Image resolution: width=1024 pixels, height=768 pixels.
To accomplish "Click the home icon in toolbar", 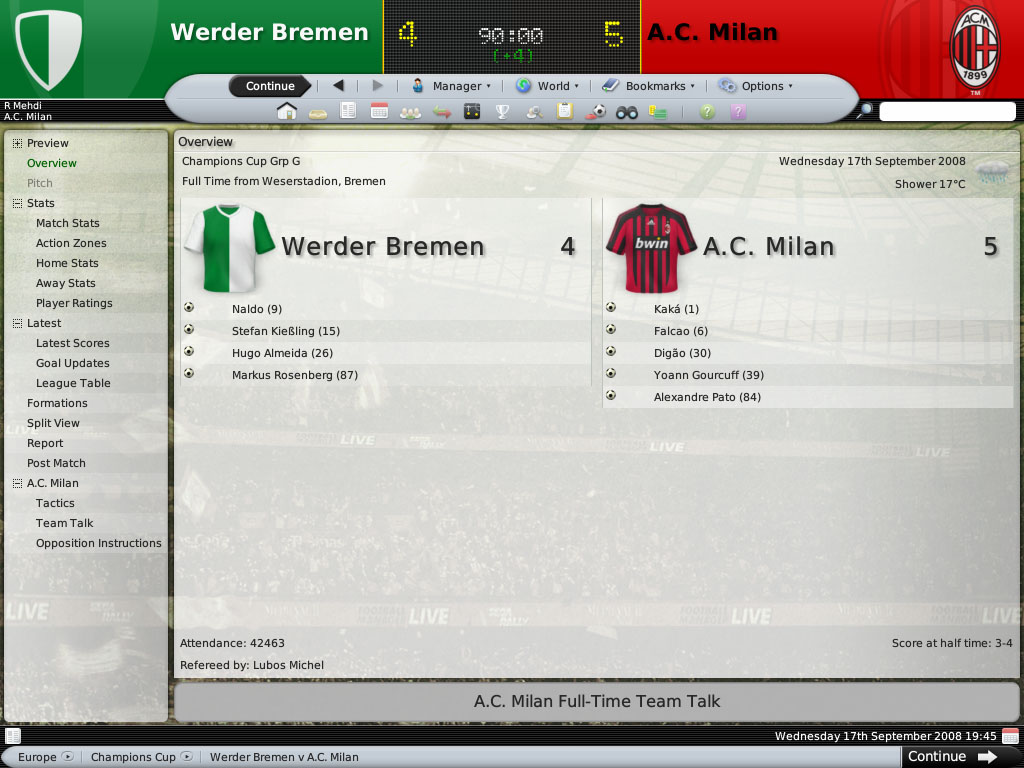I will pos(287,111).
